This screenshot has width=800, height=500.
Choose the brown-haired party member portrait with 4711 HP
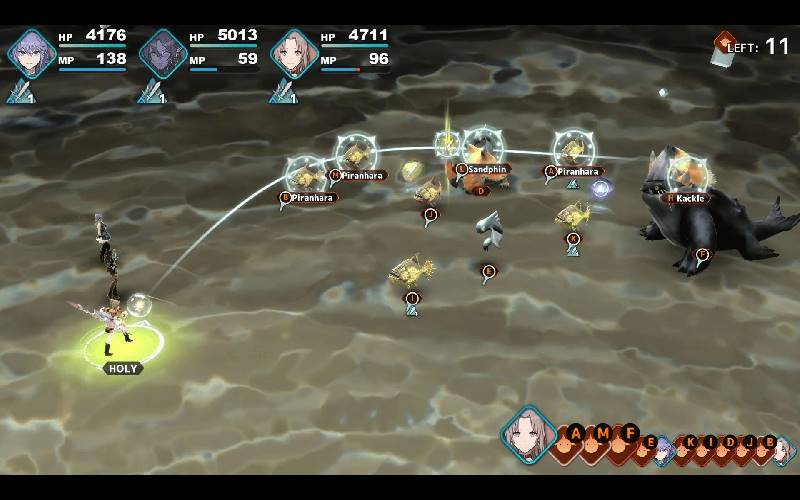click(x=293, y=52)
